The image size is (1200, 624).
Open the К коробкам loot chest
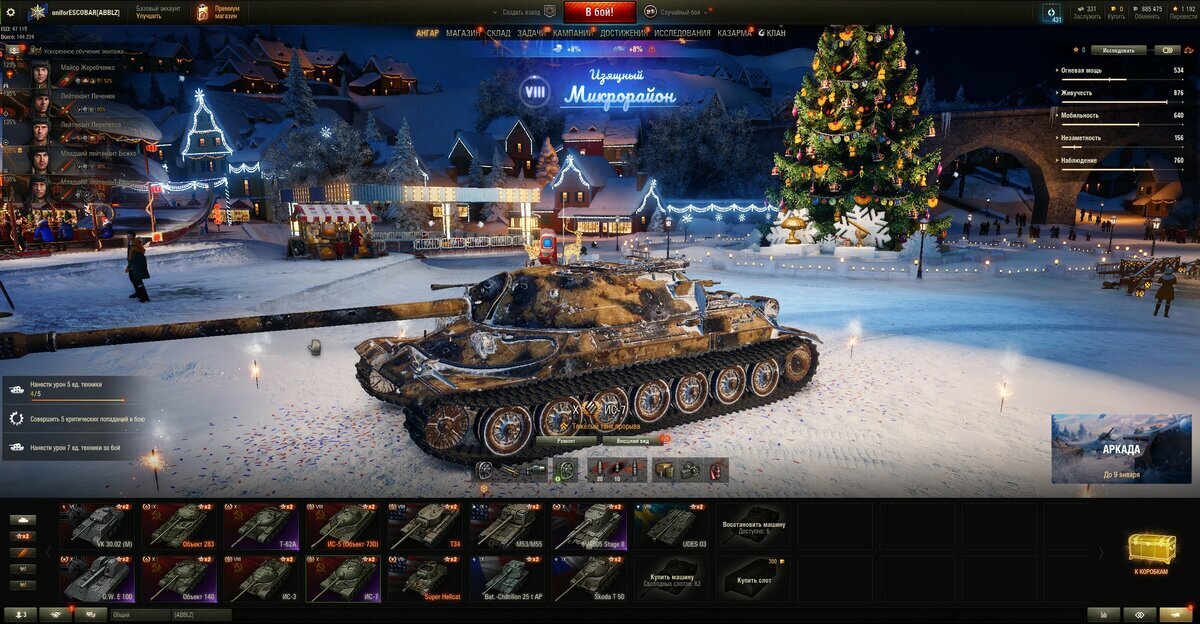point(1152,552)
